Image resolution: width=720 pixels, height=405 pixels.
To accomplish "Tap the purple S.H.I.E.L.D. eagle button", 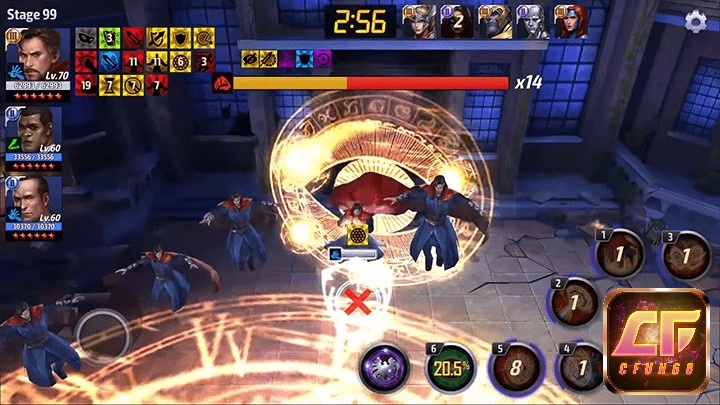I will point(384,367).
